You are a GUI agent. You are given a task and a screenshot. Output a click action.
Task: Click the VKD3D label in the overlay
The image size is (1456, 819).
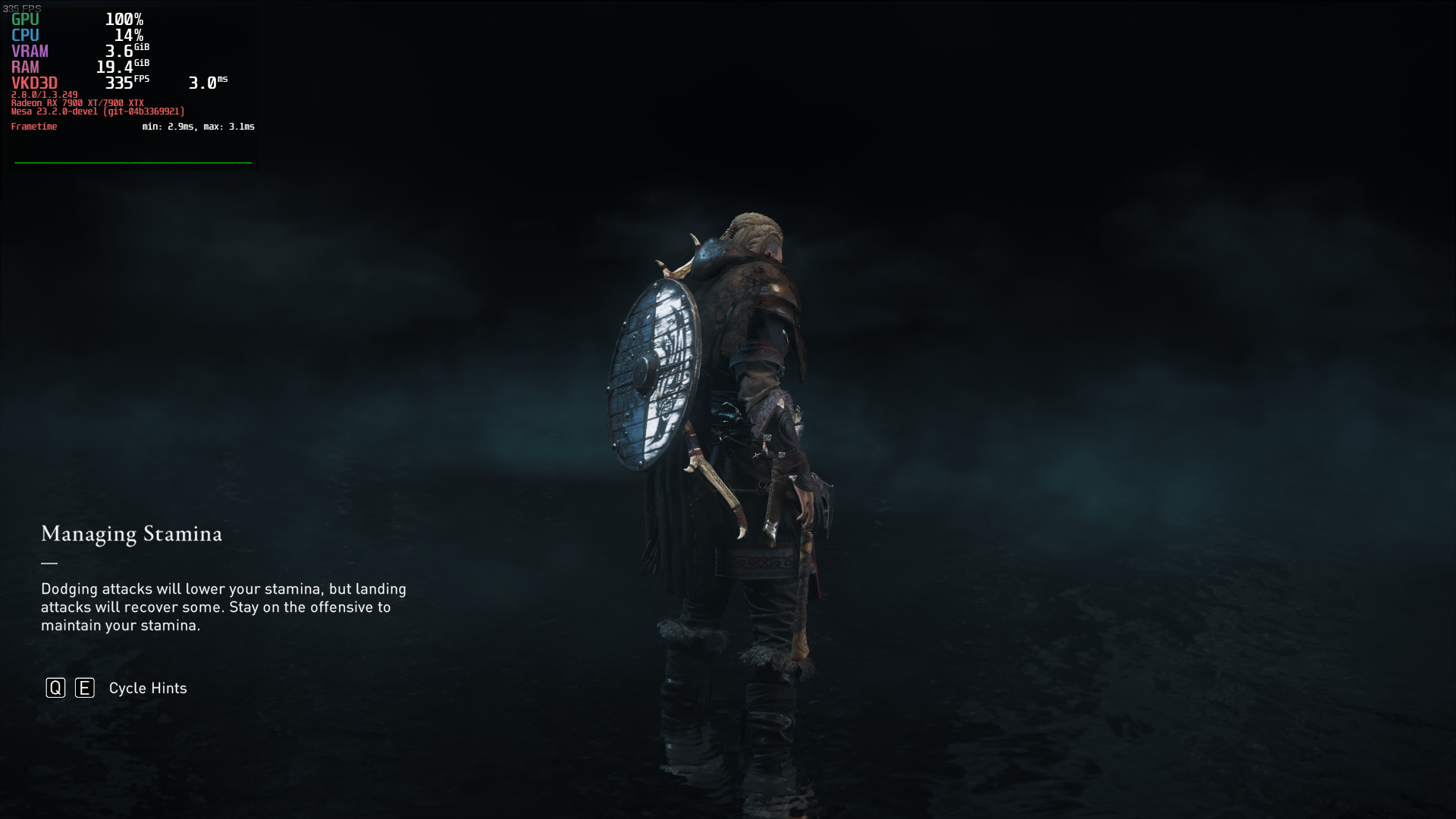click(33, 83)
